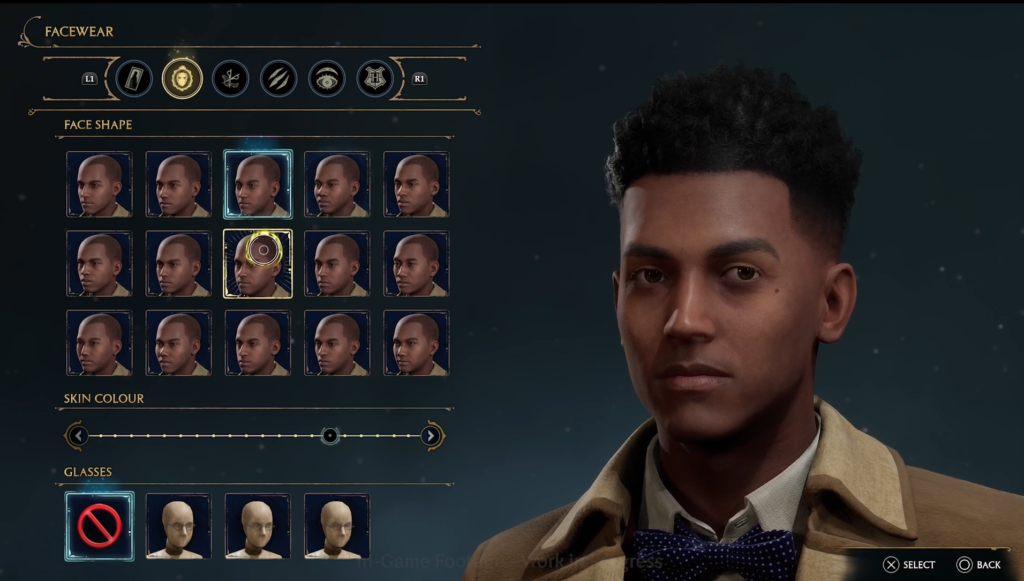The image size is (1024, 581).
Task: Open the scissors hairstyle tab
Action: [x=230, y=78]
